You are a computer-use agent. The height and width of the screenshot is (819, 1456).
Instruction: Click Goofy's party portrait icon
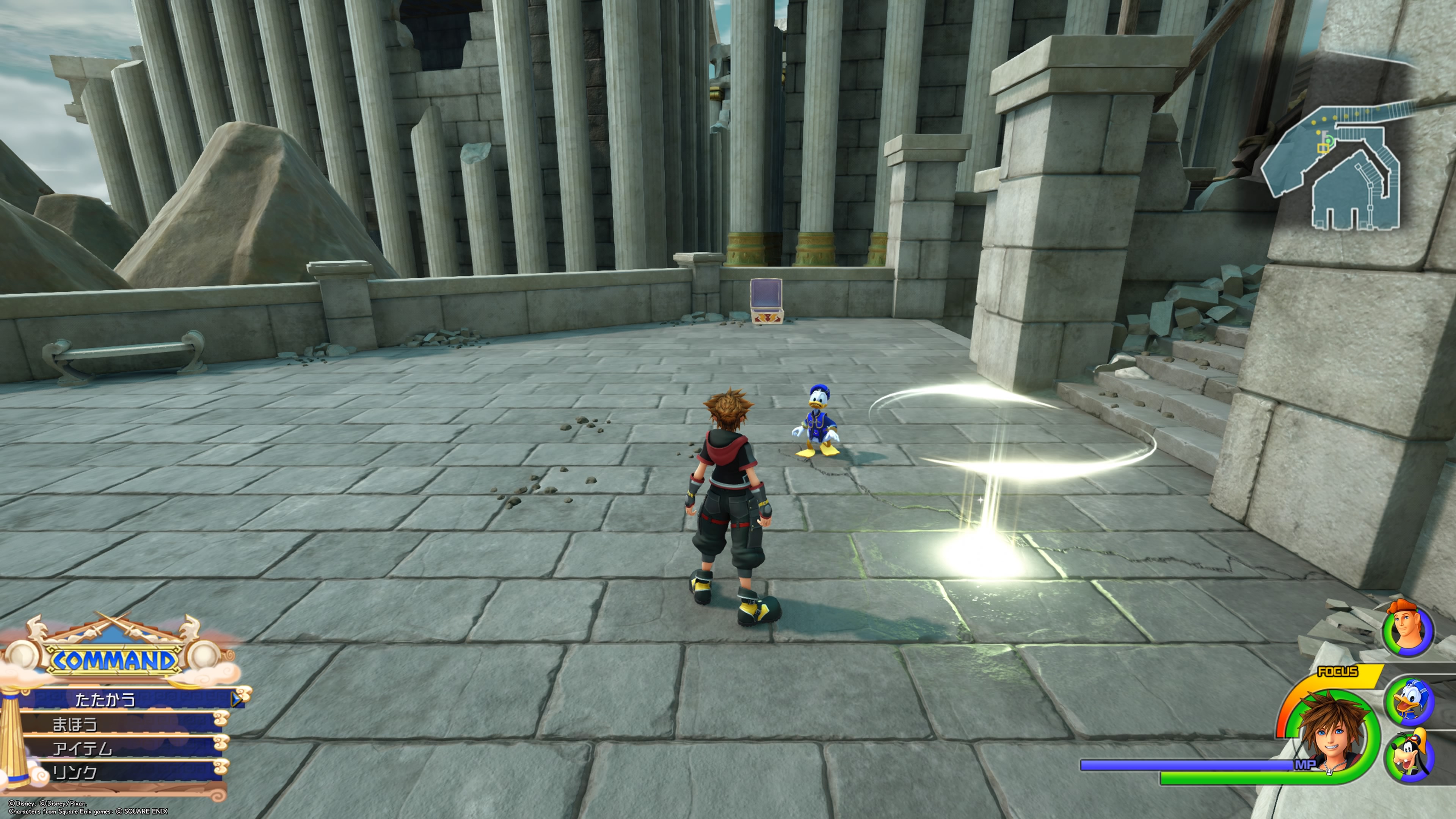click(1409, 756)
